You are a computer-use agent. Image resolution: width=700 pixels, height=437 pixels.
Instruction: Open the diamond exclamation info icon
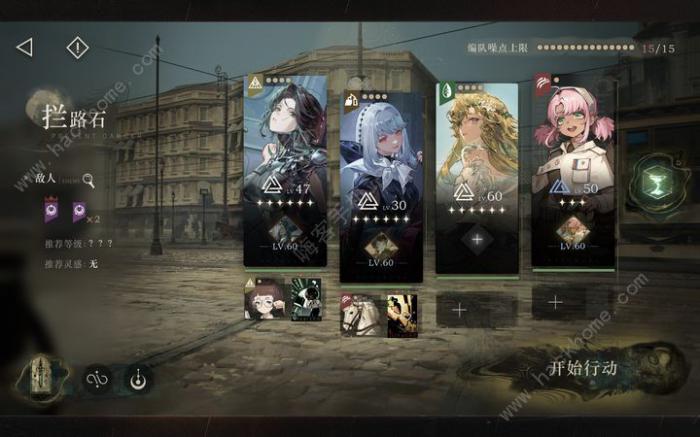[77, 47]
